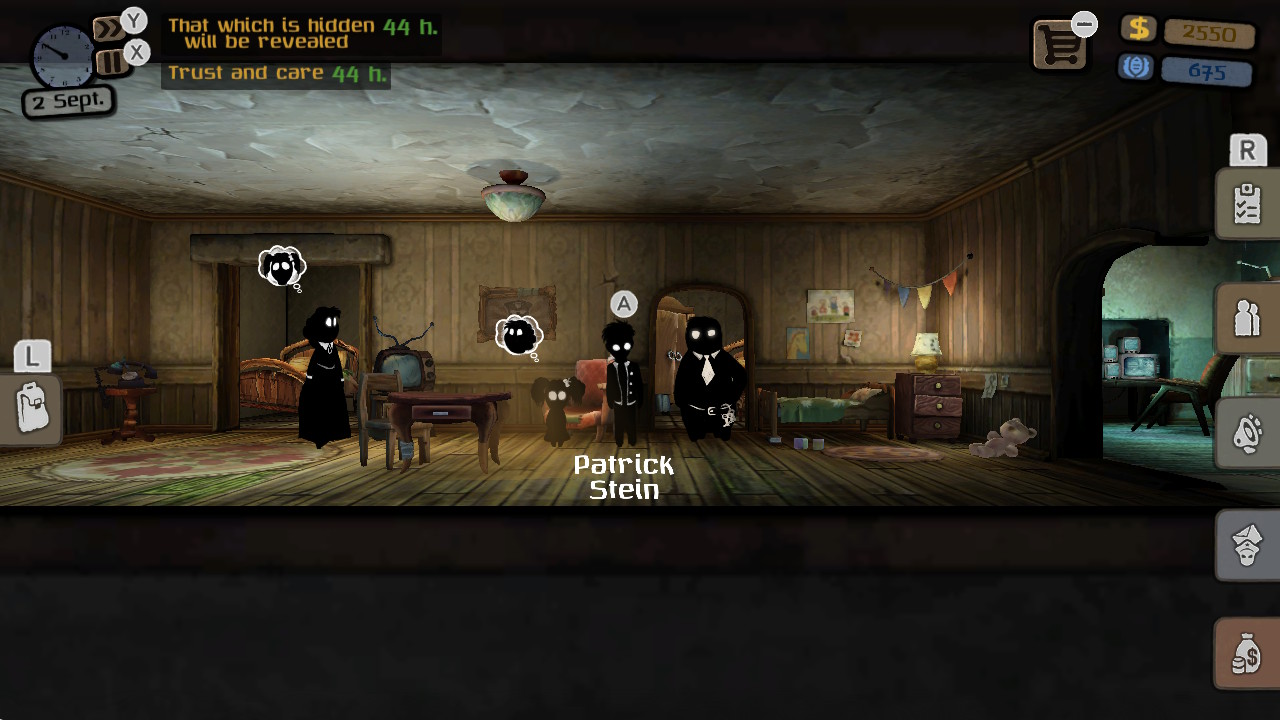Pause the game with the pause button
Screen dimensions: 1280x720
111,63
